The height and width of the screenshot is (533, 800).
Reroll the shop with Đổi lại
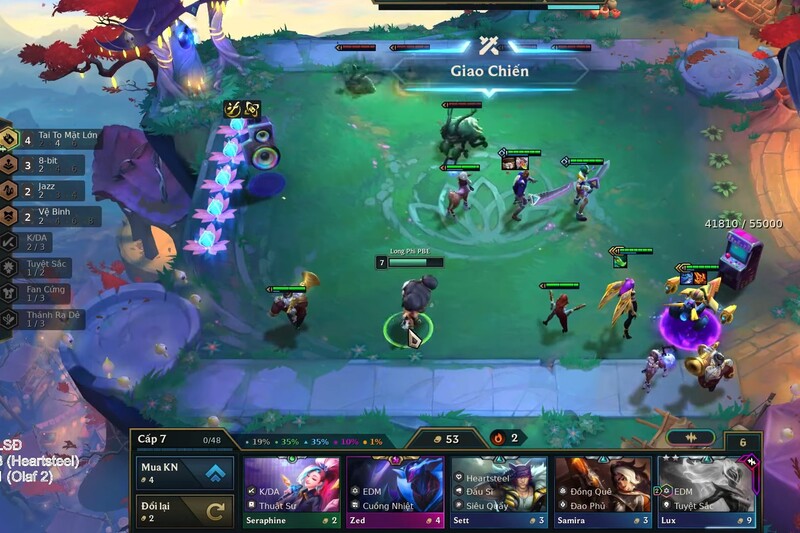pyautogui.click(x=186, y=511)
